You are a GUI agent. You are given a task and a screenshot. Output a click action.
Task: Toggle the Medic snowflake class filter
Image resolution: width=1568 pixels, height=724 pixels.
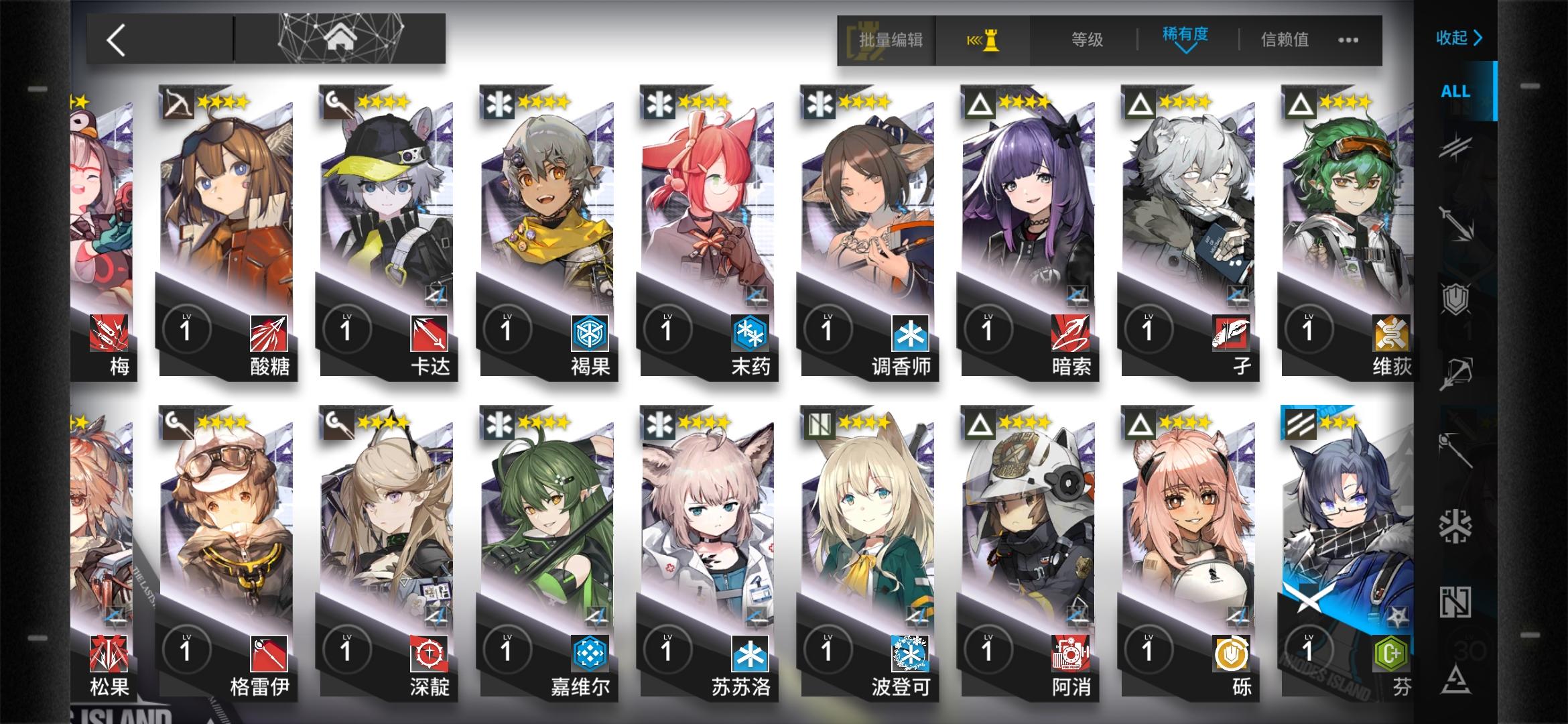[1456, 526]
